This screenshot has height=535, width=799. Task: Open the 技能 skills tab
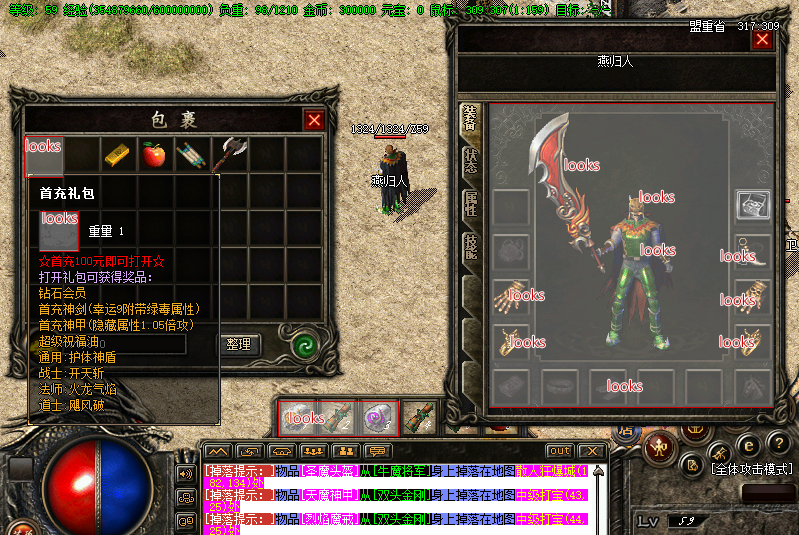pyautogui.click(x=470, y=247)
